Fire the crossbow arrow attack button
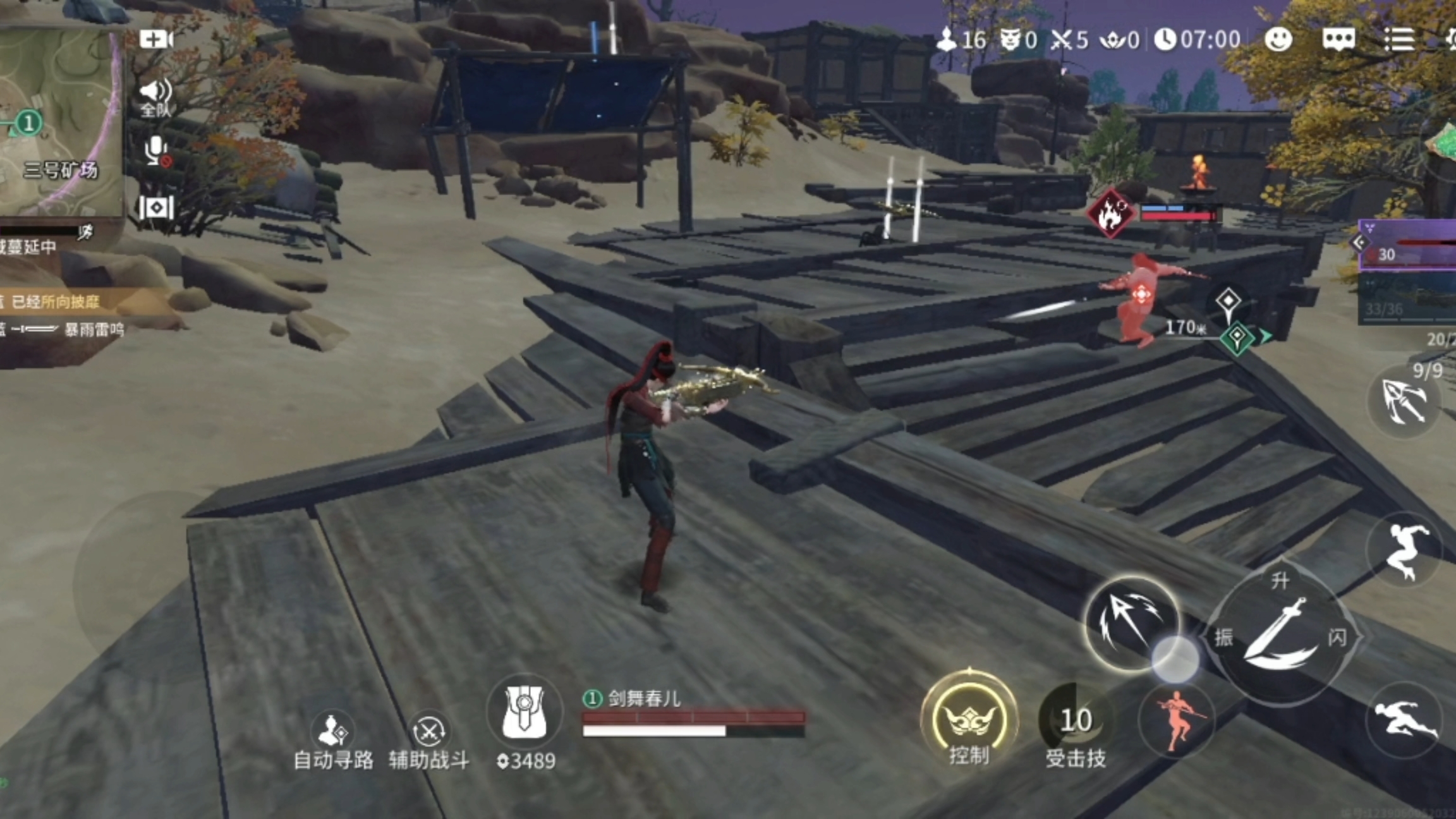 pos(1131,622)
